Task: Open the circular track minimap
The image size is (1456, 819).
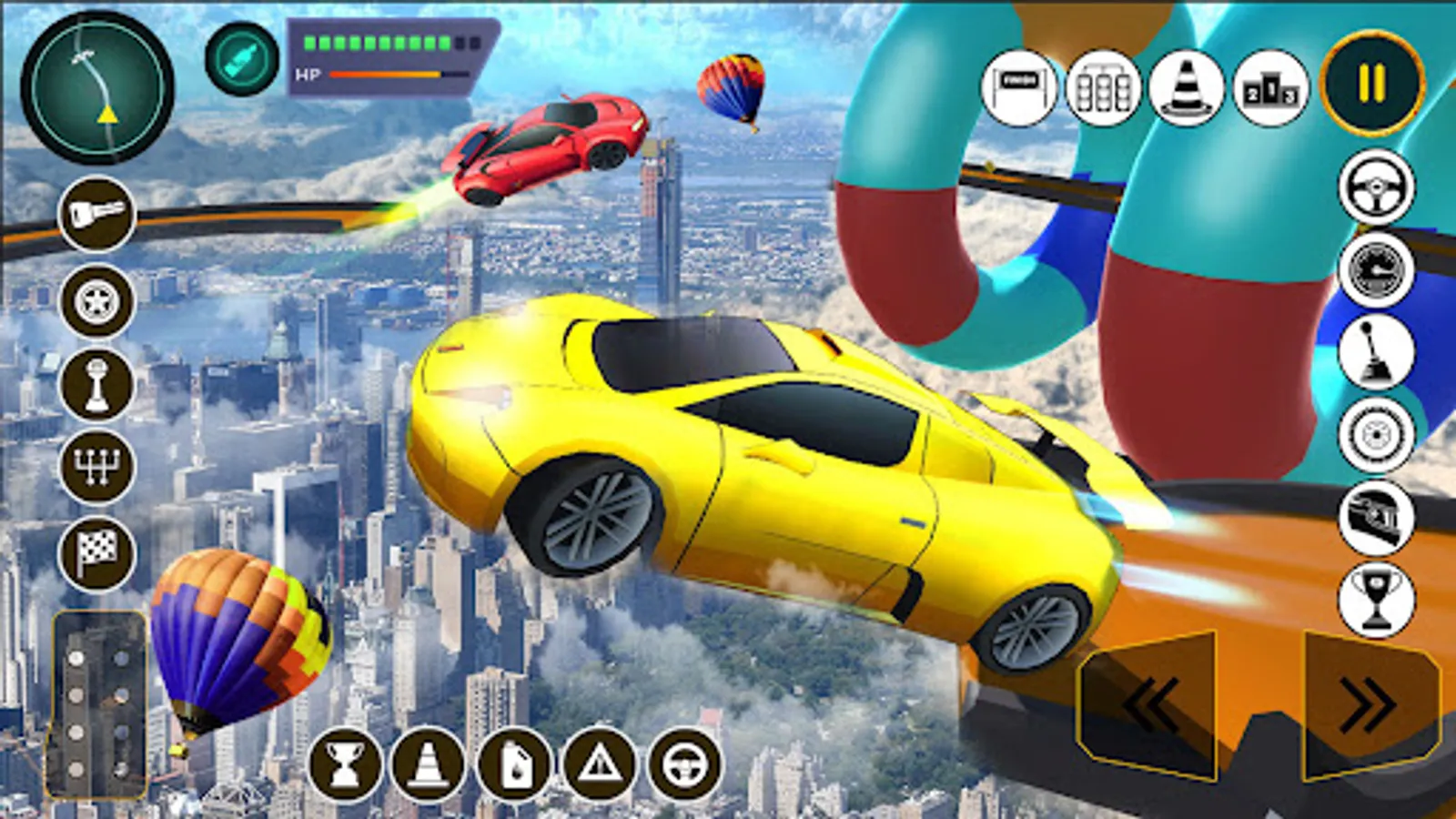Action: 97,88
